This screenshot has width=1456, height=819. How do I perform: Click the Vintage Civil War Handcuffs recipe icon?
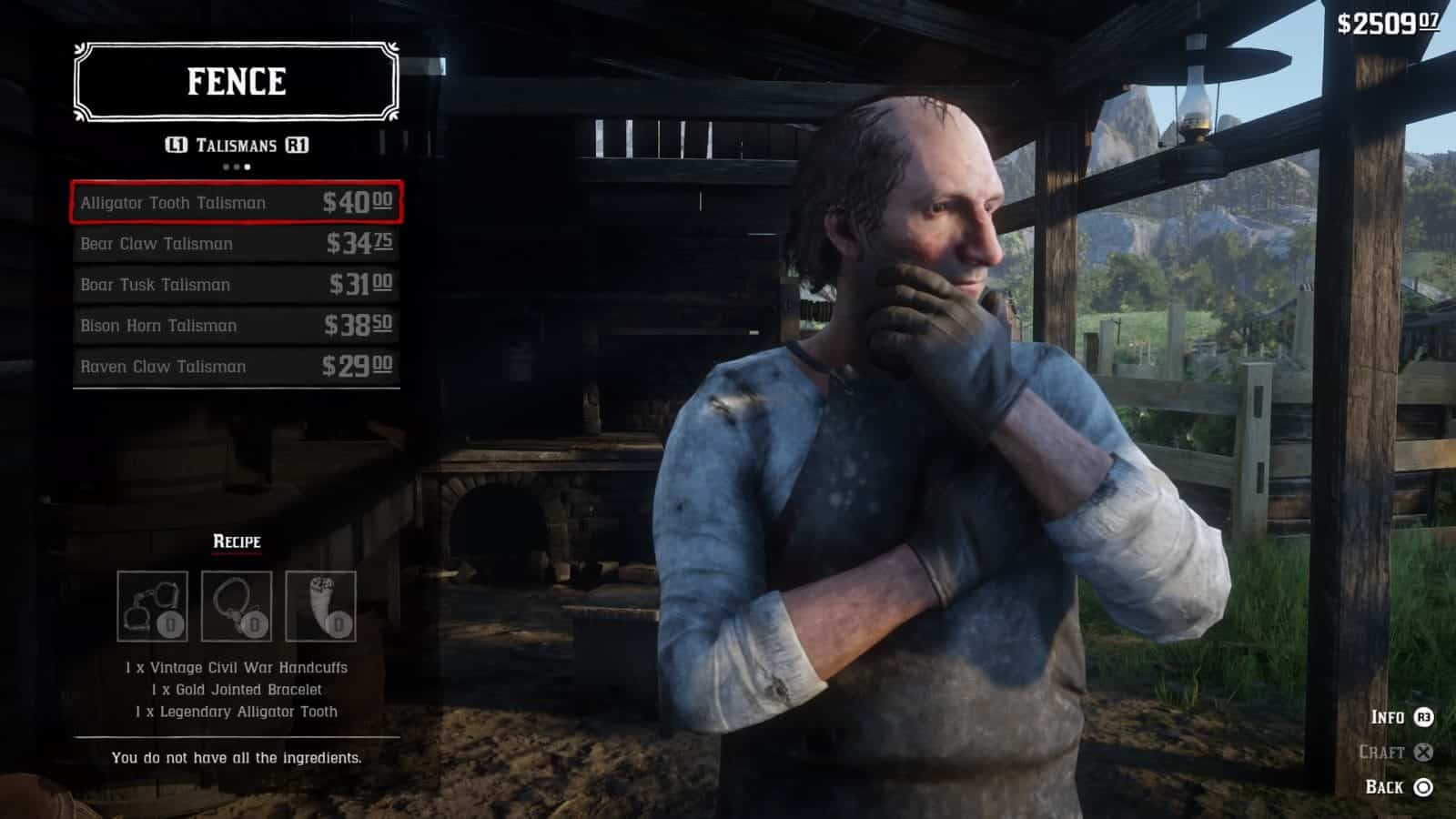coord(154,602)
